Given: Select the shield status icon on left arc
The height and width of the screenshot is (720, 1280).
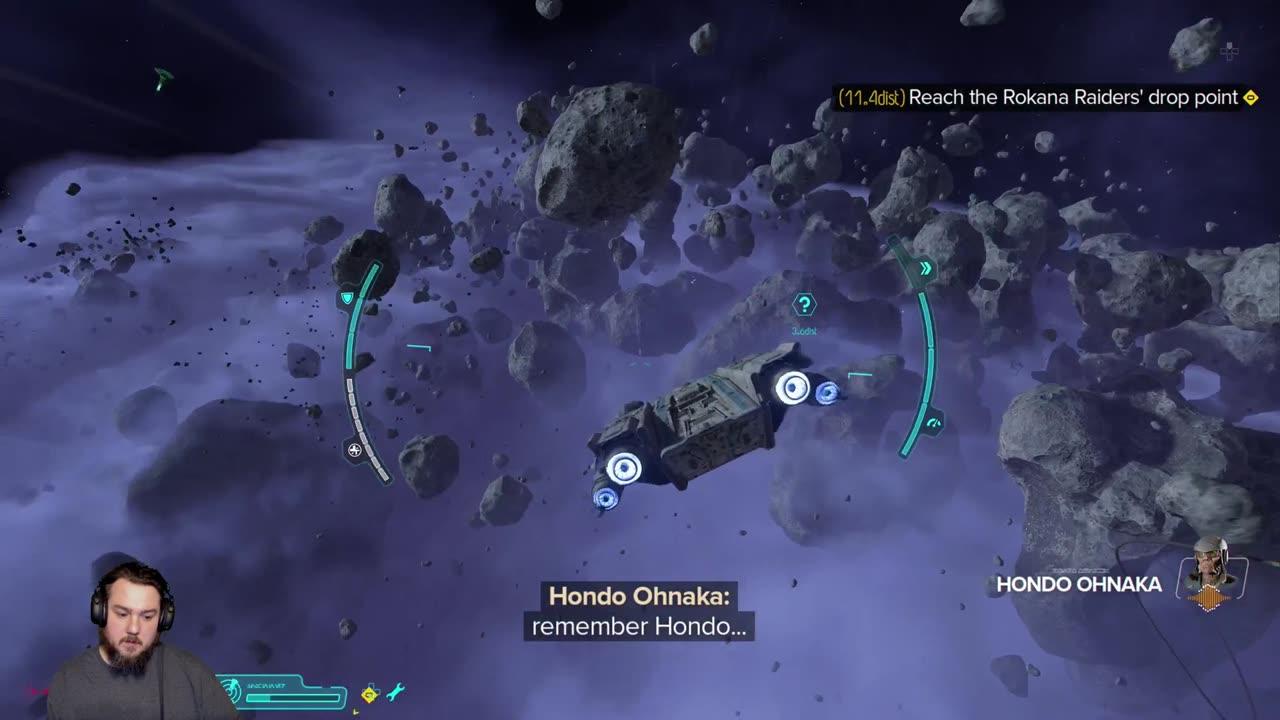Looking at the screenshot, I should pos(347,297).
